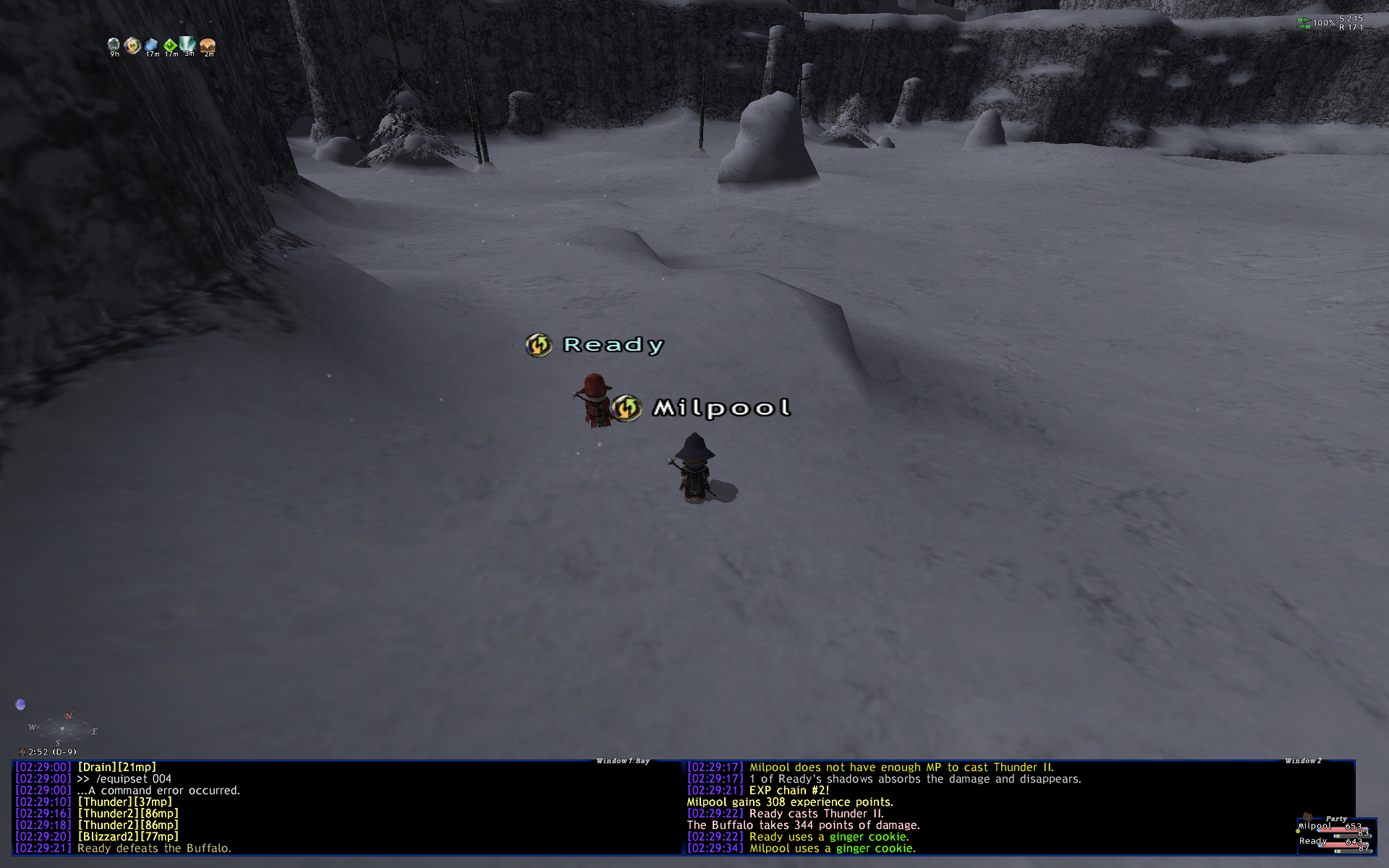Click the green diamond status icon
Screen dimensions: 1389x868
point(170,46)
